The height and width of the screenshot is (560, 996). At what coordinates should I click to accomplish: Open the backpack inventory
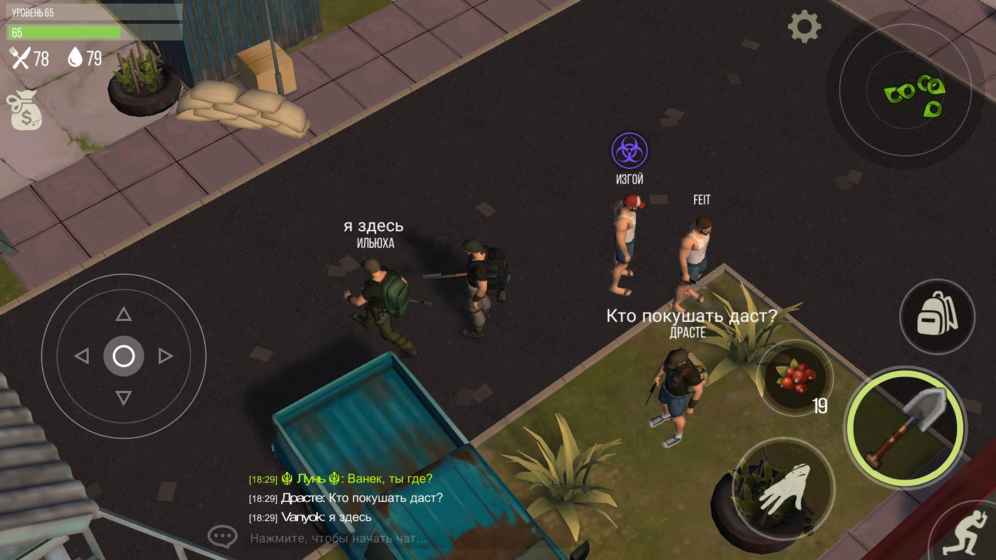pos(937,317)
